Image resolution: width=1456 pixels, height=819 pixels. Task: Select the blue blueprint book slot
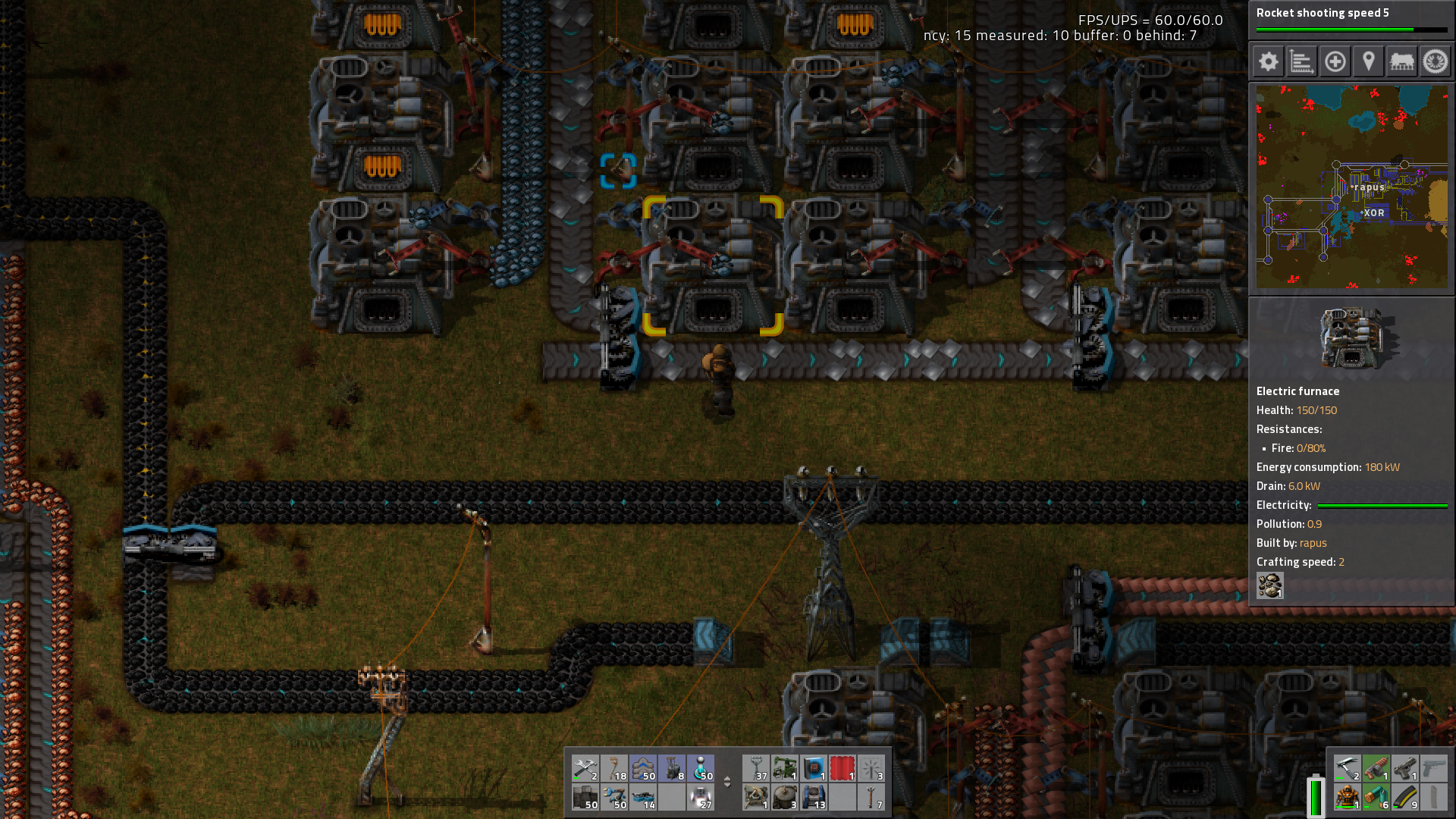pyautogui.click(x=814, y=768)
